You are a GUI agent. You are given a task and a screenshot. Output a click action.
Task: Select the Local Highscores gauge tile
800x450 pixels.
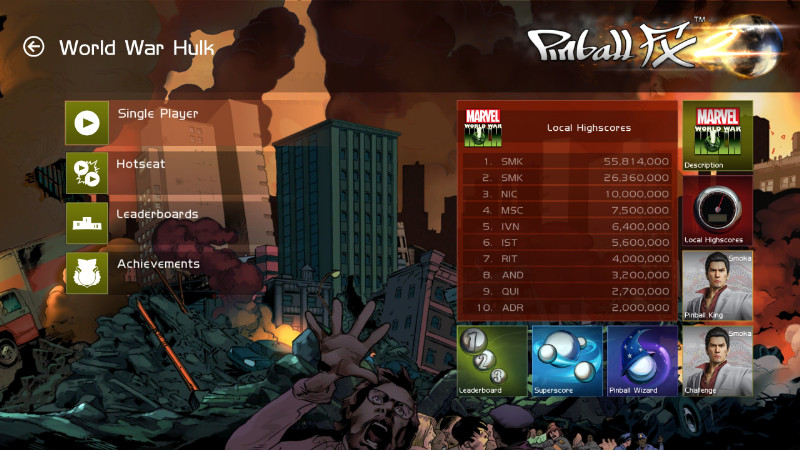point(717,210)
